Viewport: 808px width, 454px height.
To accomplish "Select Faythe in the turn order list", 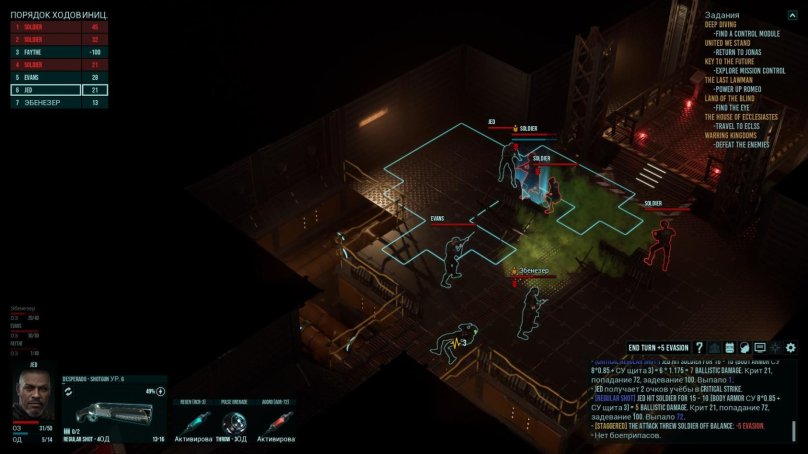I will pos(59,52).
